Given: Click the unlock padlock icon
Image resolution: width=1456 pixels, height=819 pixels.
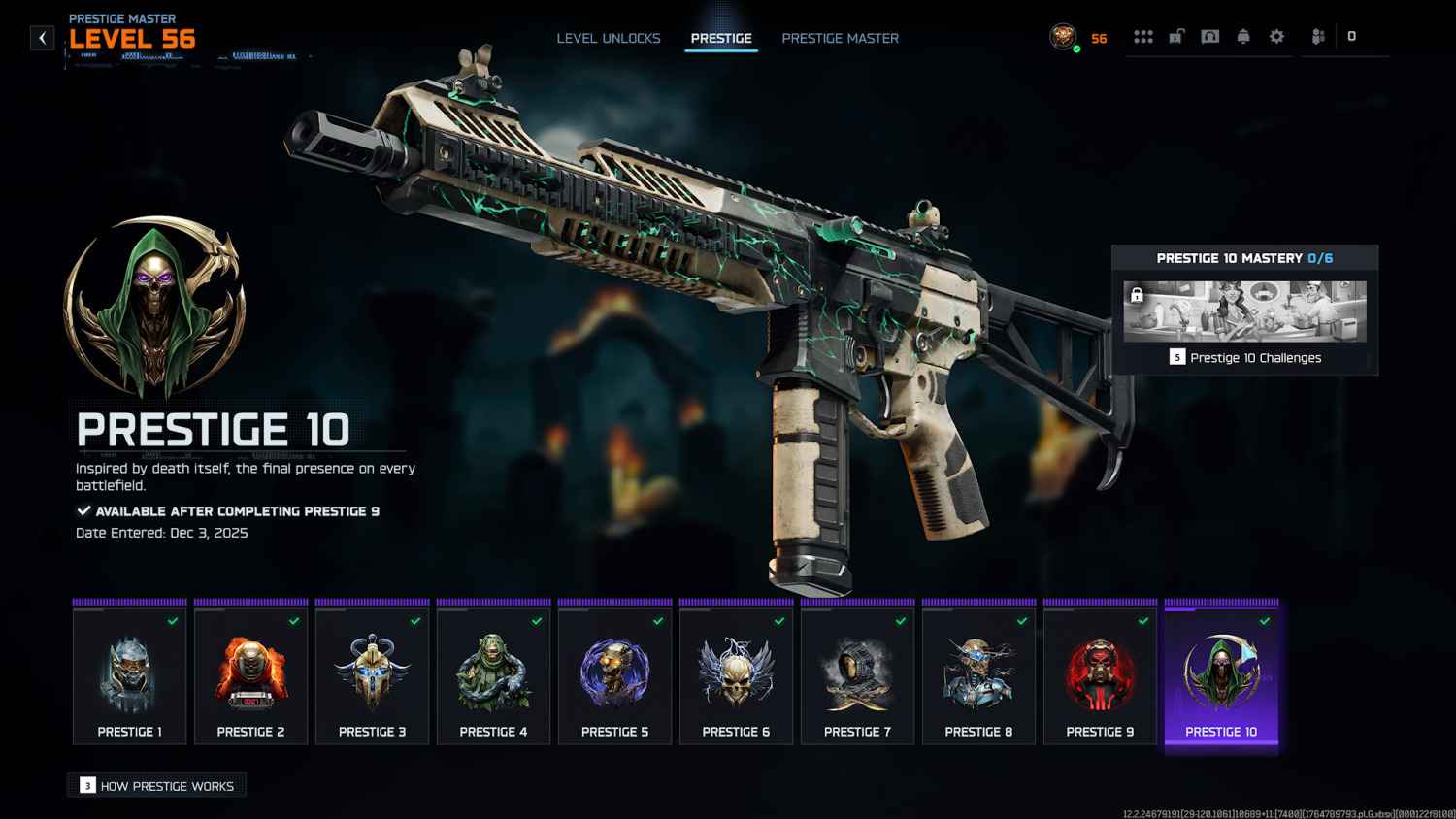Looking at the screenshot, I should [x=1176, y=37].
